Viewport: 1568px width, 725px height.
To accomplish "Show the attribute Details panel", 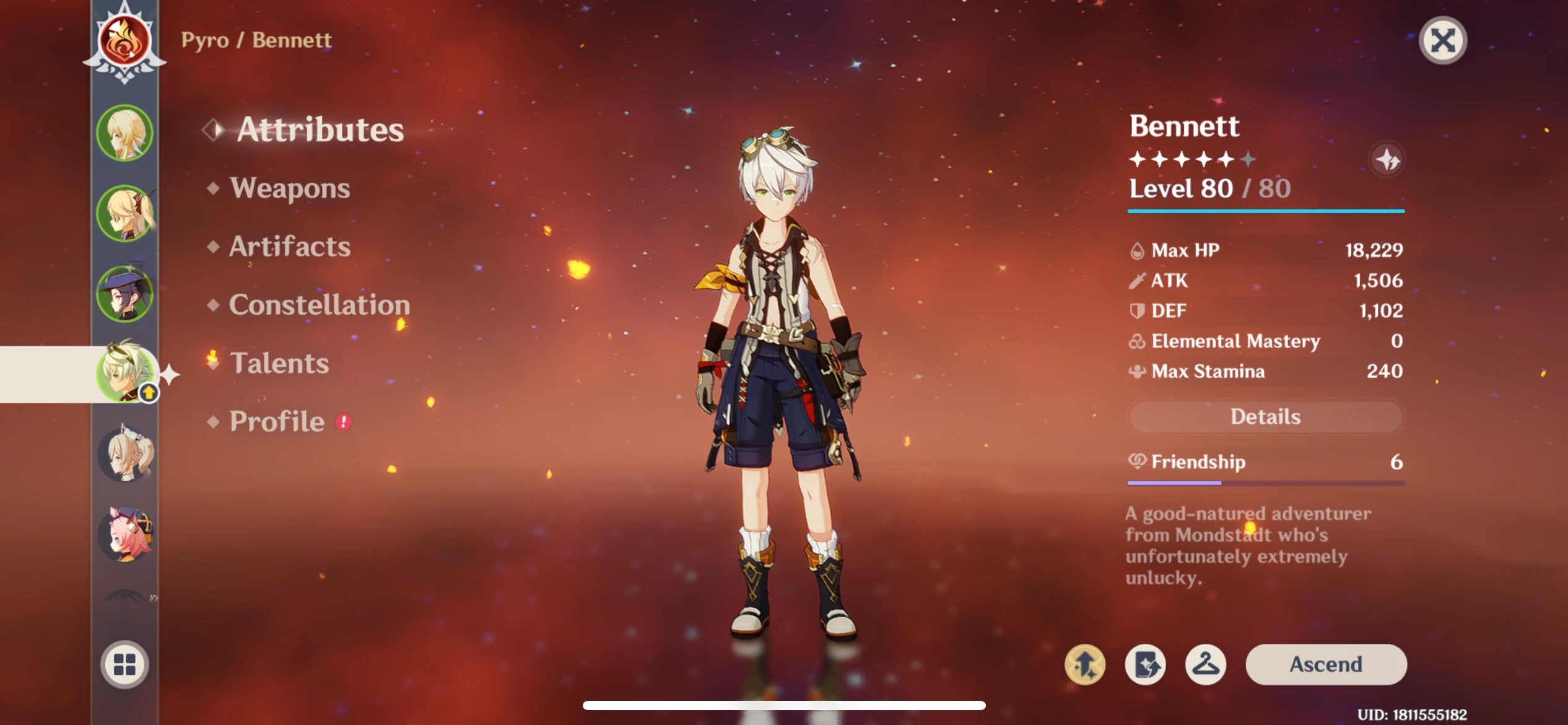I will point(1265,416).
